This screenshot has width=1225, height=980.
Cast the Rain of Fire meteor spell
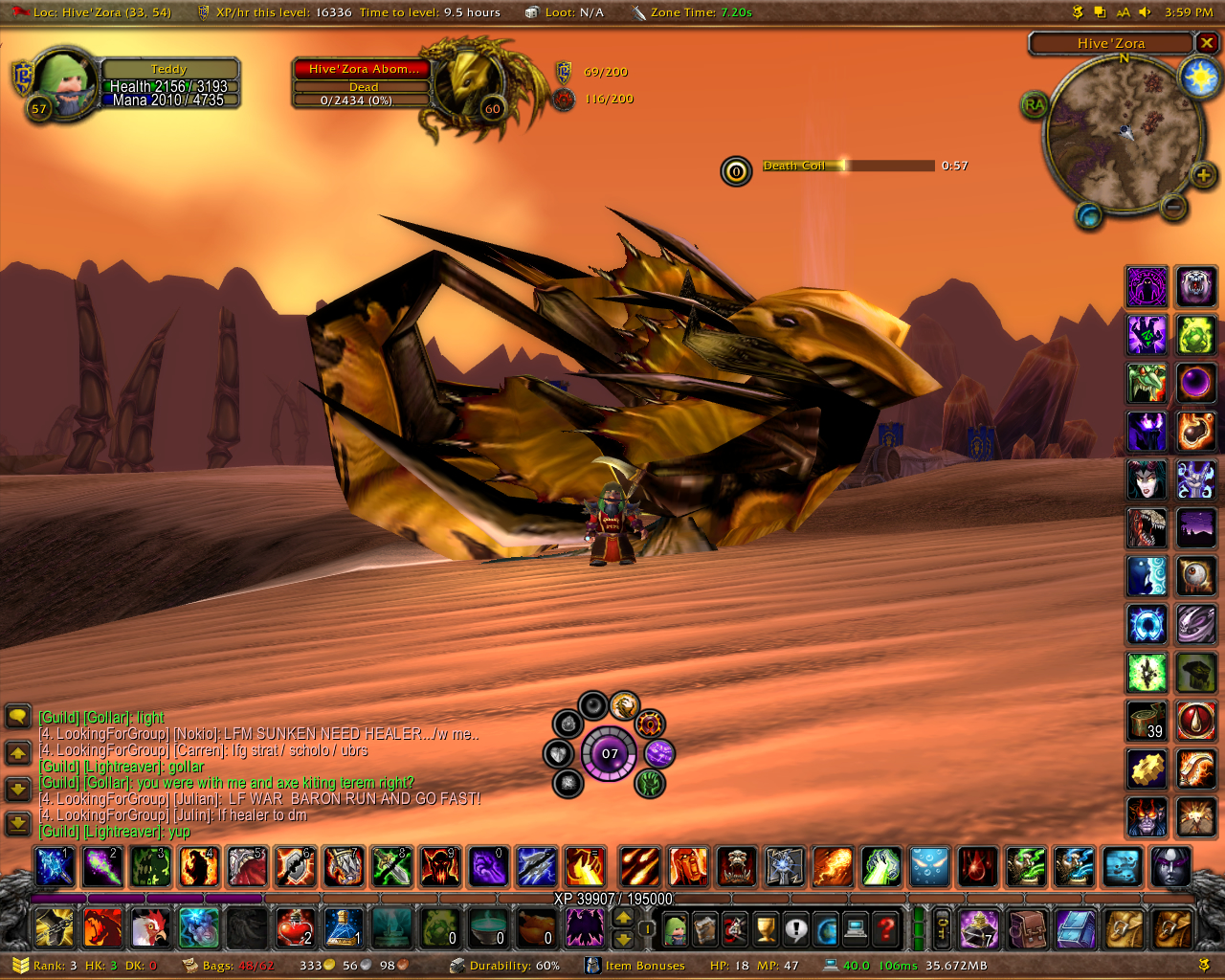640,867
